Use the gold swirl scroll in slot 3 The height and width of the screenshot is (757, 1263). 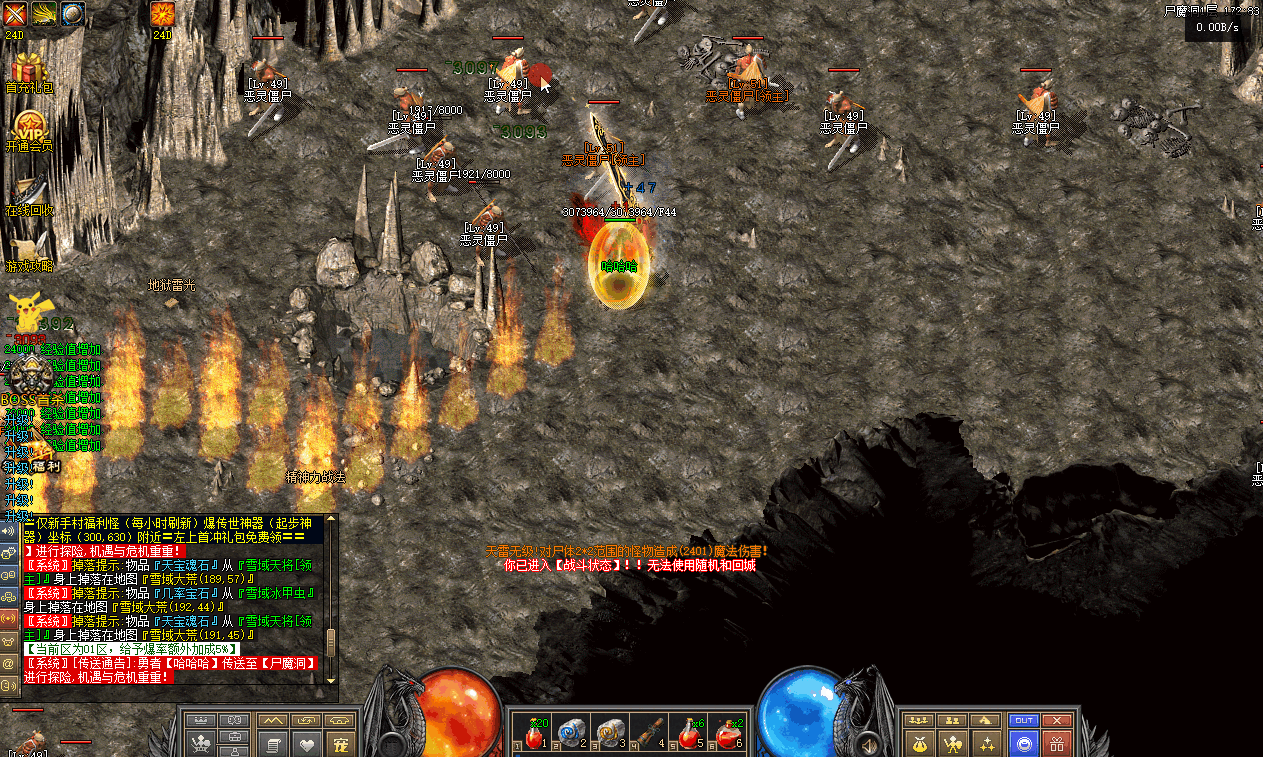pyautogui.click(x=609, y=736)
